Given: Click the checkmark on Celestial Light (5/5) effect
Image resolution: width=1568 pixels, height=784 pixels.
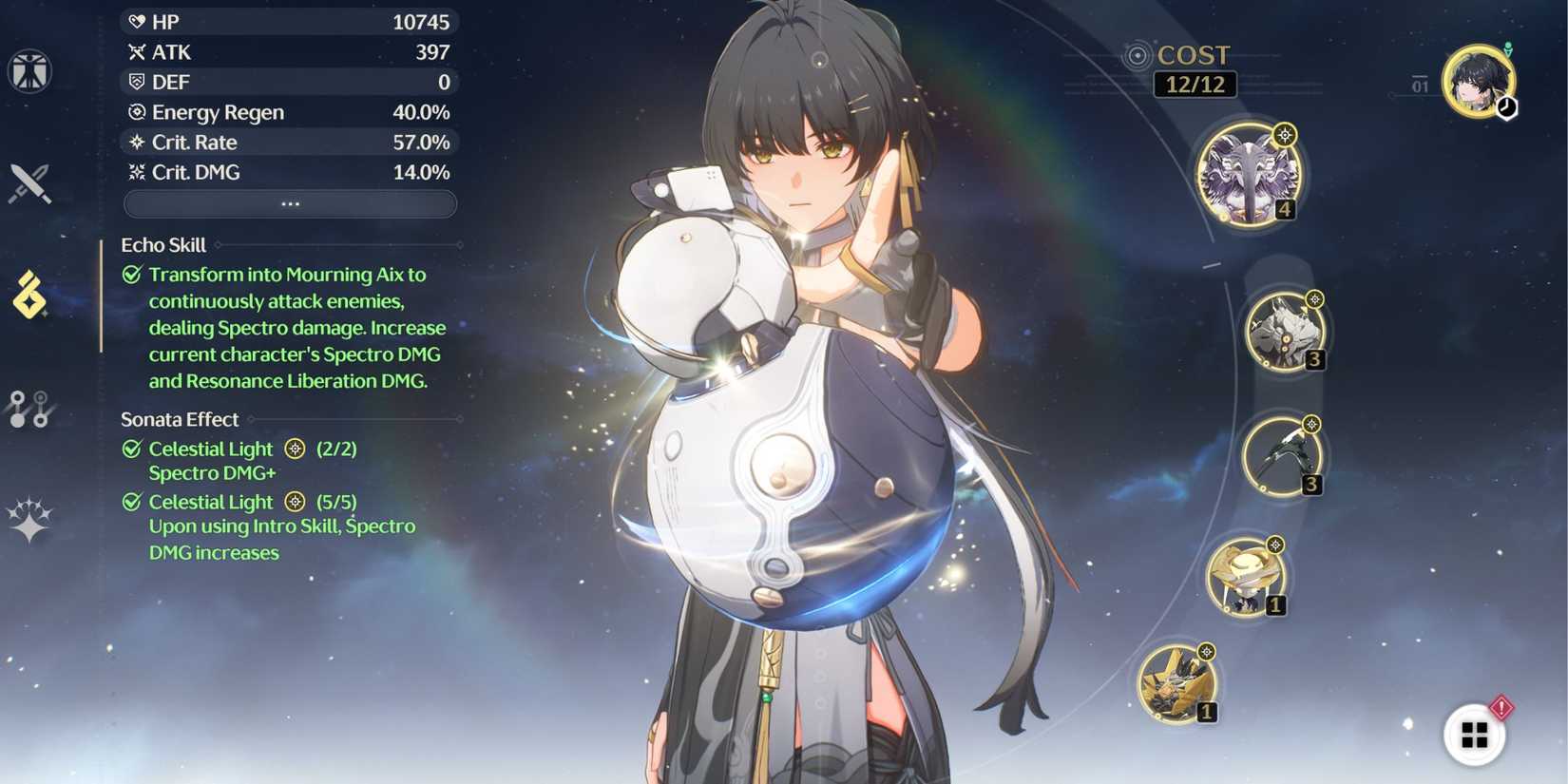Looking at the screenshot, I should [130, 501].
